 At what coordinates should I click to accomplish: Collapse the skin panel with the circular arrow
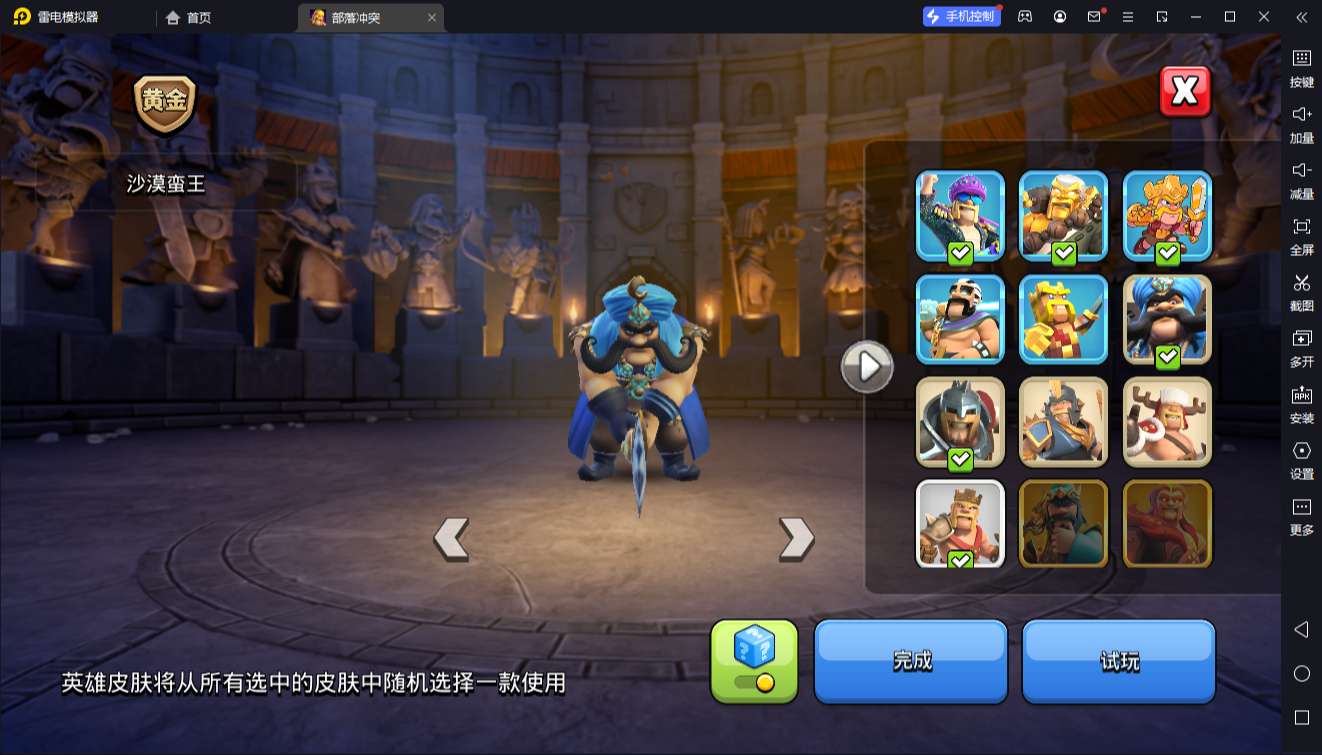[867, 367]
